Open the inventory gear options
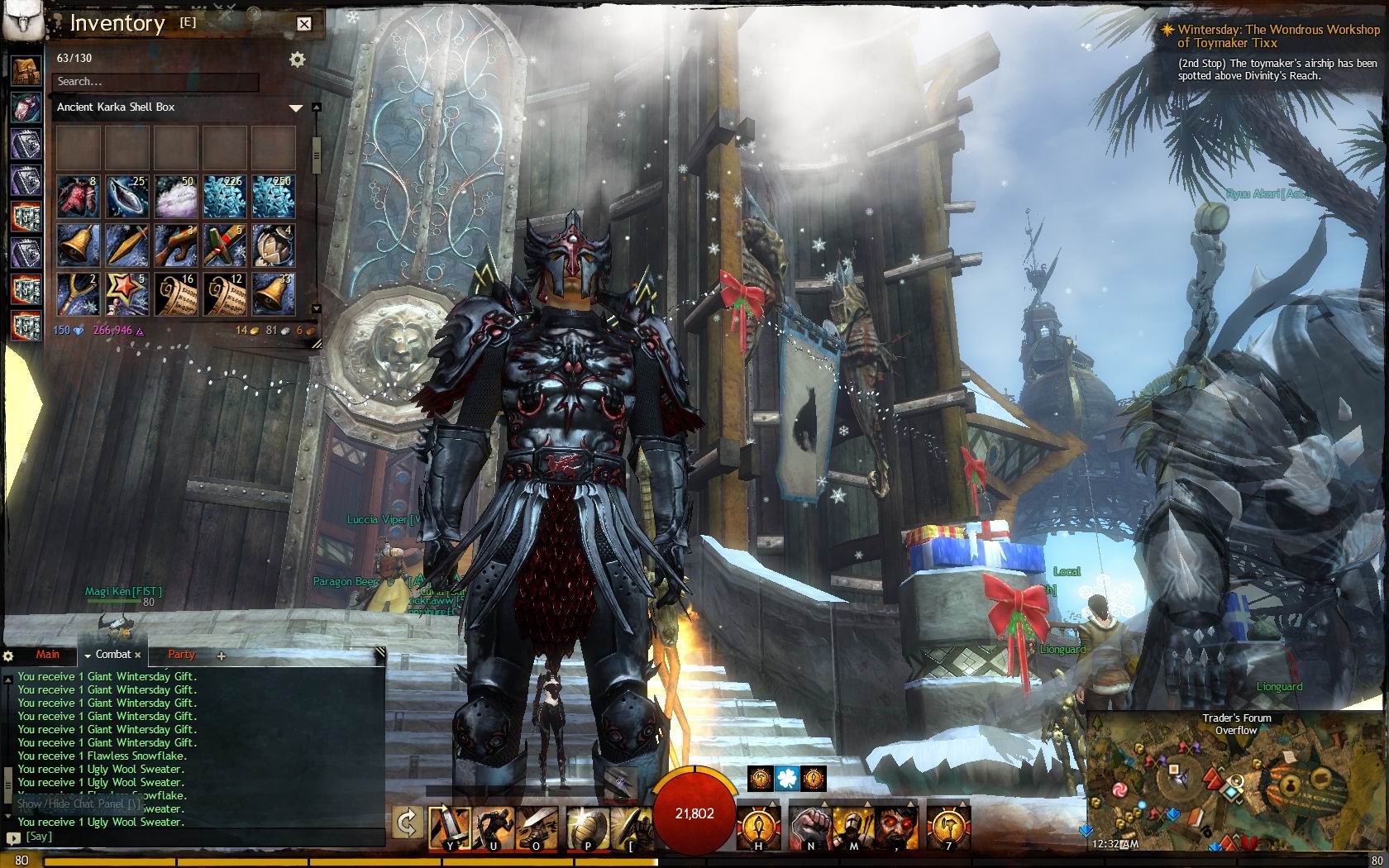 click(297, 60)
